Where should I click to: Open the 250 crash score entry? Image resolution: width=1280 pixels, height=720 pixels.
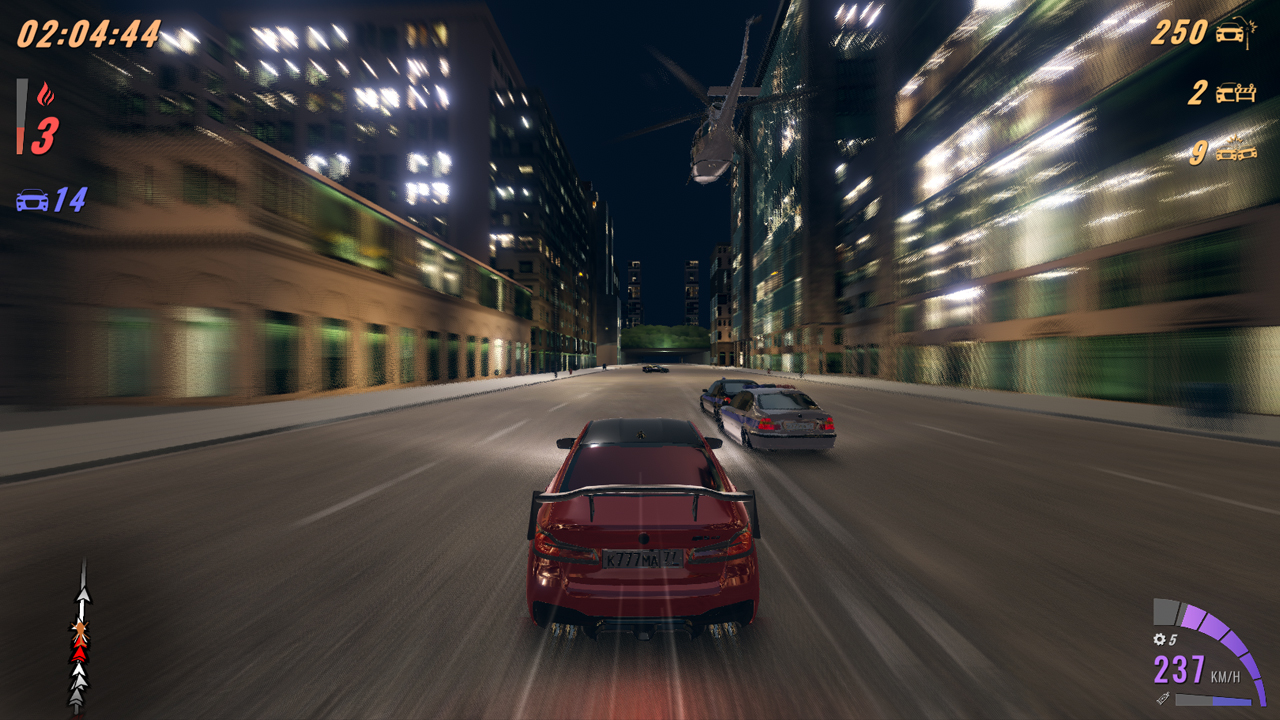click(1180, 31)
